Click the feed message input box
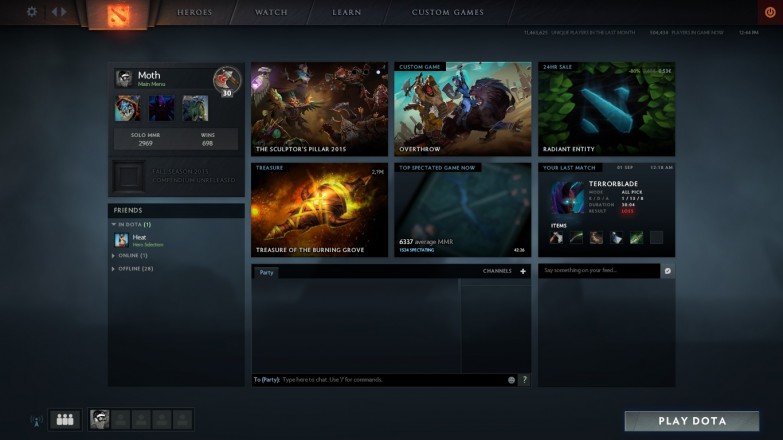 pos(599,271)
